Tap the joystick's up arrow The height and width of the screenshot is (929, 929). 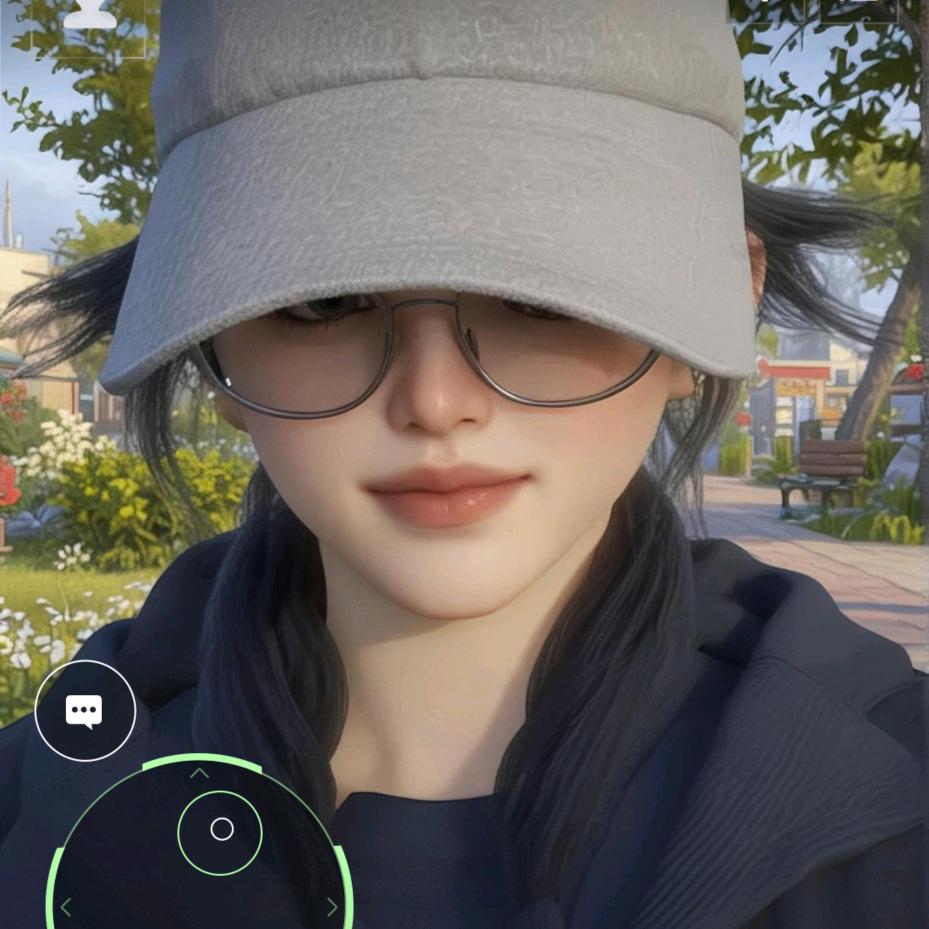pos(199,773)
